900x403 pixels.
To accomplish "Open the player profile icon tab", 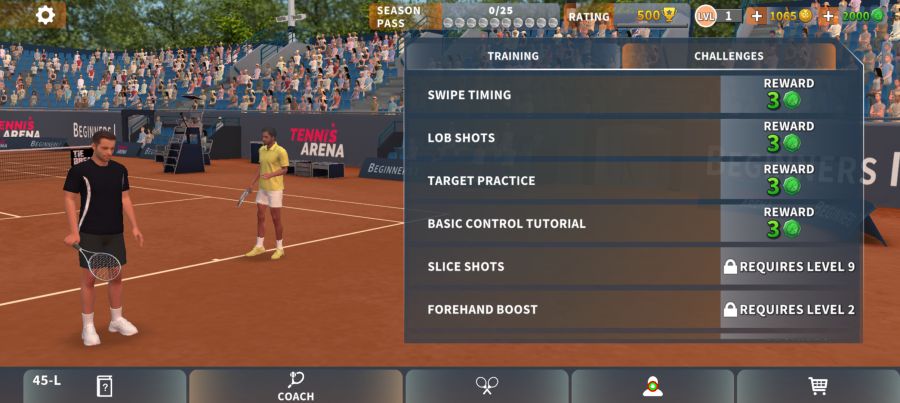I will (x=653, y=386).
